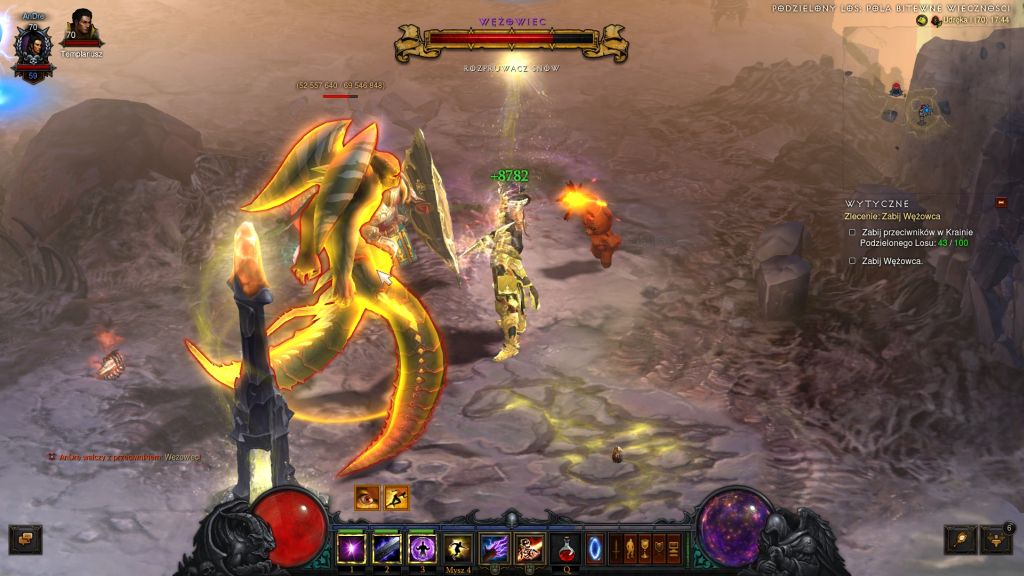Open the achievements goblet icon
This screenshot has width=1024, height=576.
645,548
